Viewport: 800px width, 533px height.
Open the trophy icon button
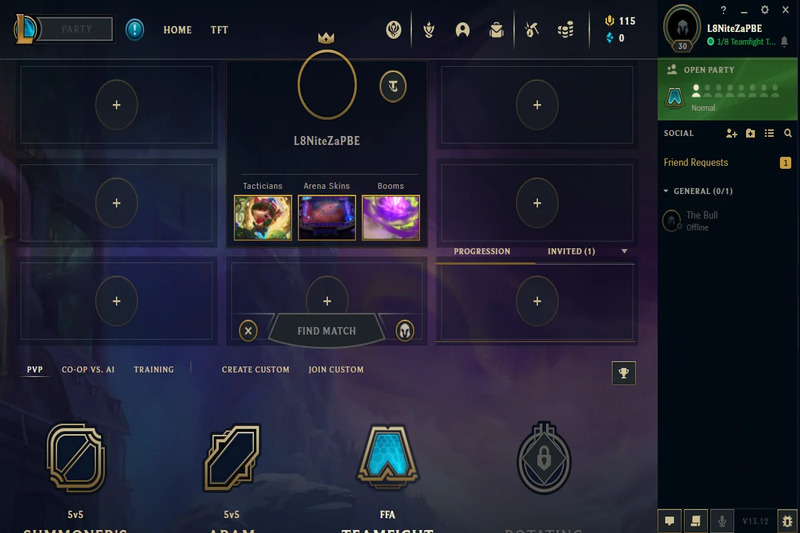pyautogui.click(x=623, y=373)
